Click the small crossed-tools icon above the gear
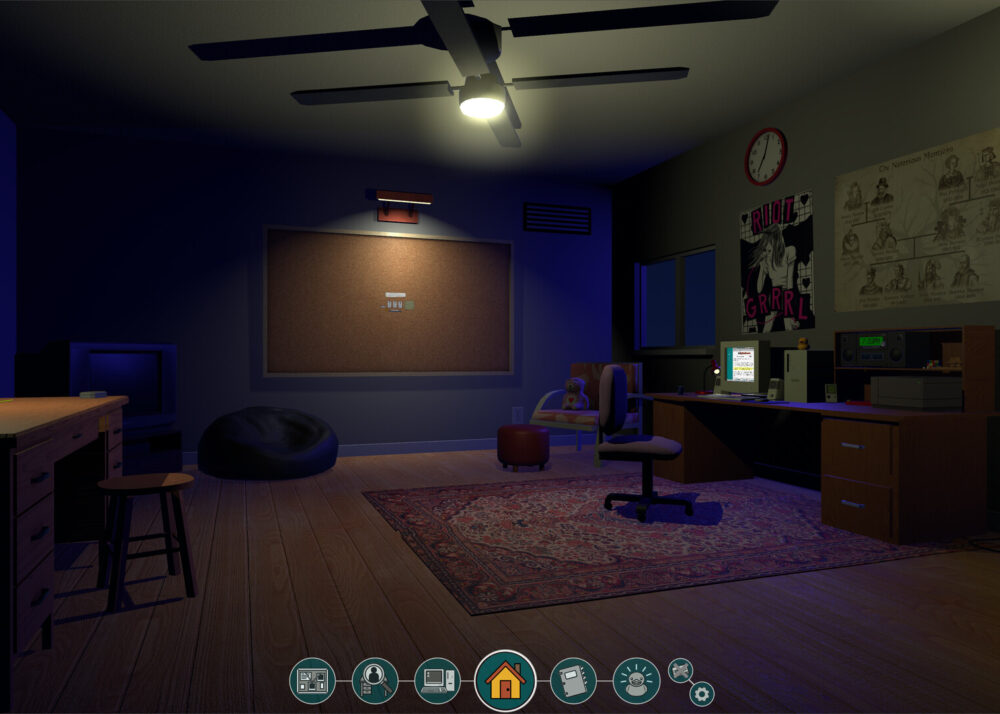Screen dimensions: 1000x714 [x=680, y=669]
